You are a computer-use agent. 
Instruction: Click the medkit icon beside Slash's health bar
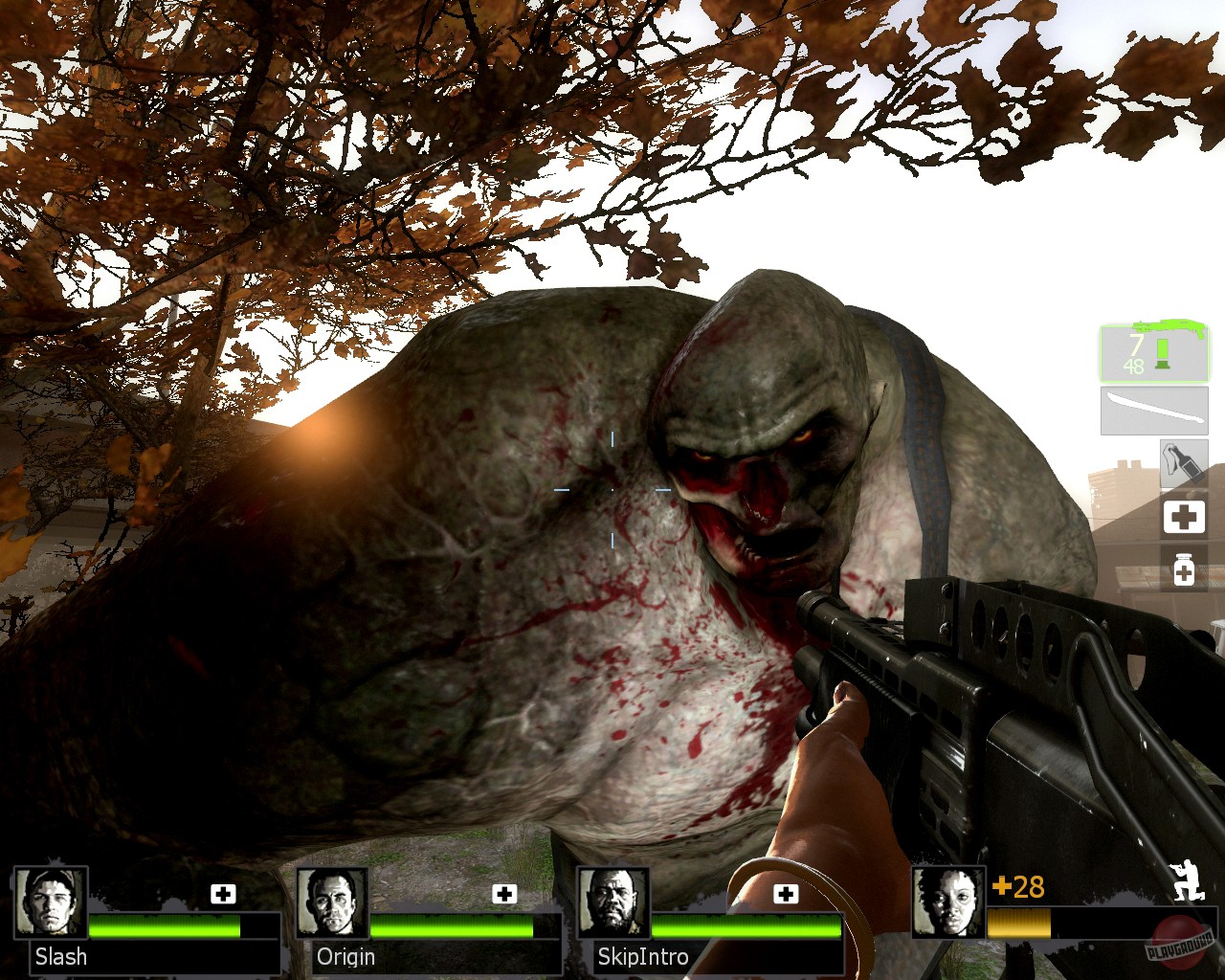tap(224, 894)
